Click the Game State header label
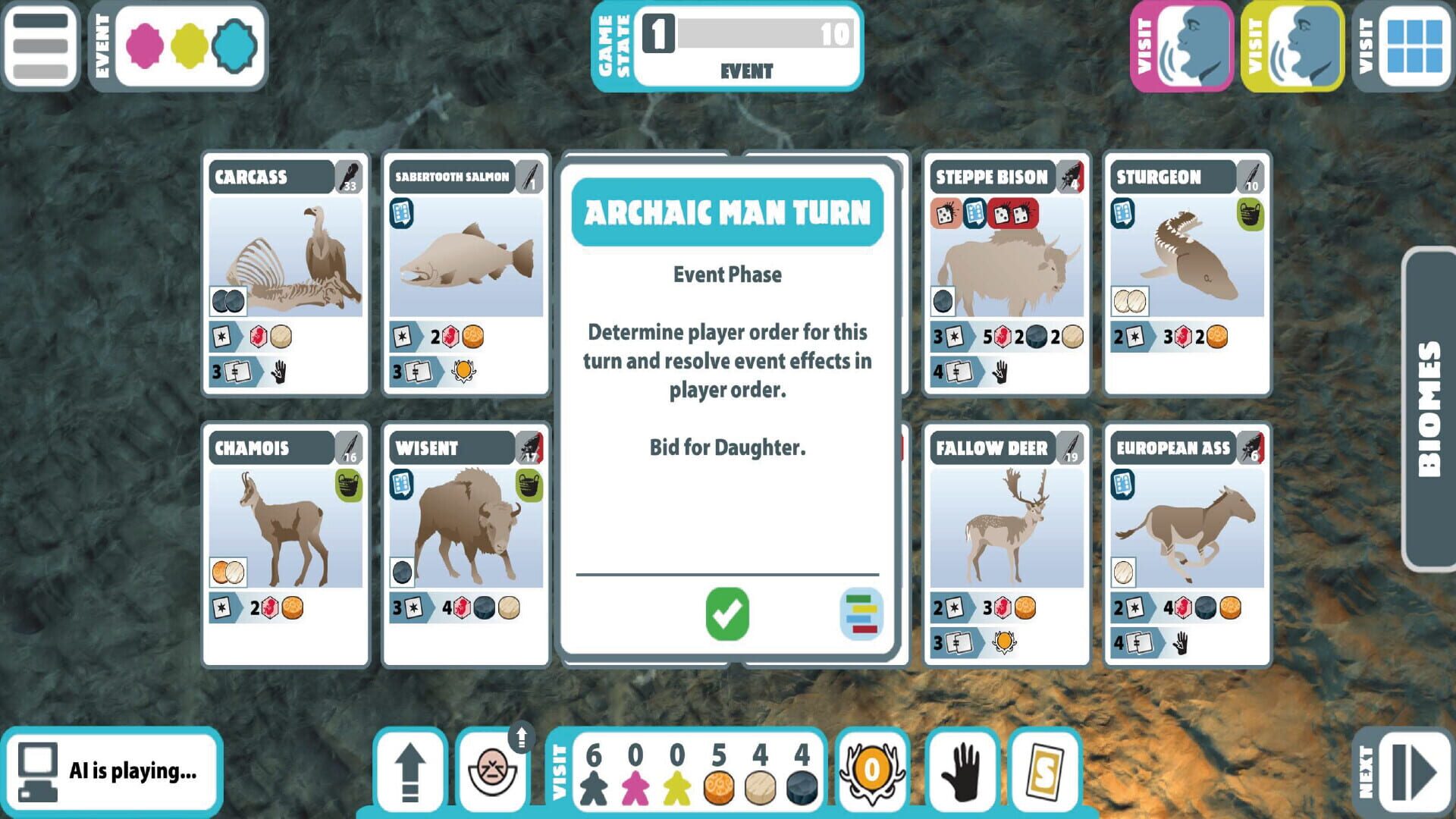 pos(614,45)
